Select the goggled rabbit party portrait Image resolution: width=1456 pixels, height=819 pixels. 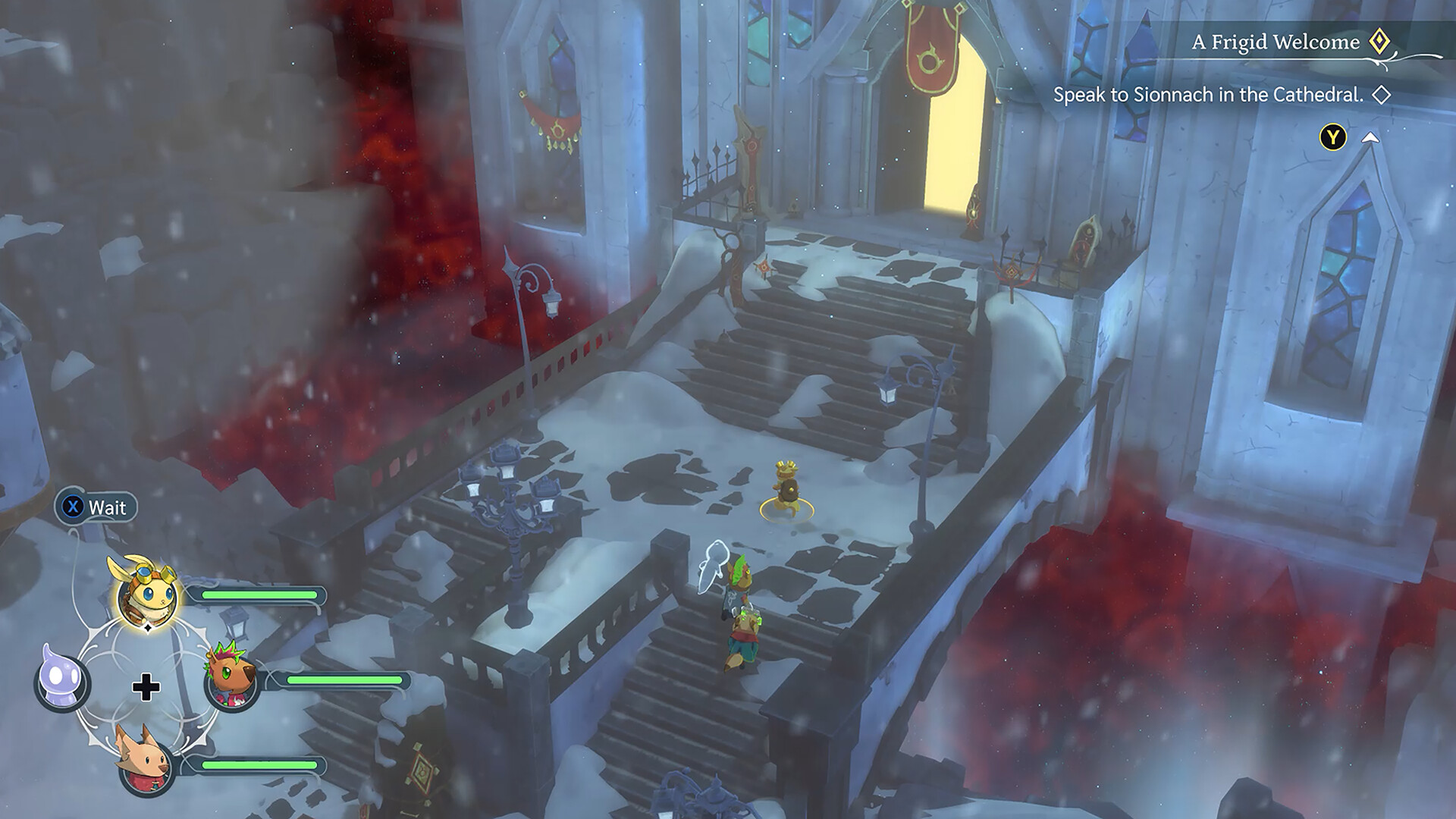(148, 595)
